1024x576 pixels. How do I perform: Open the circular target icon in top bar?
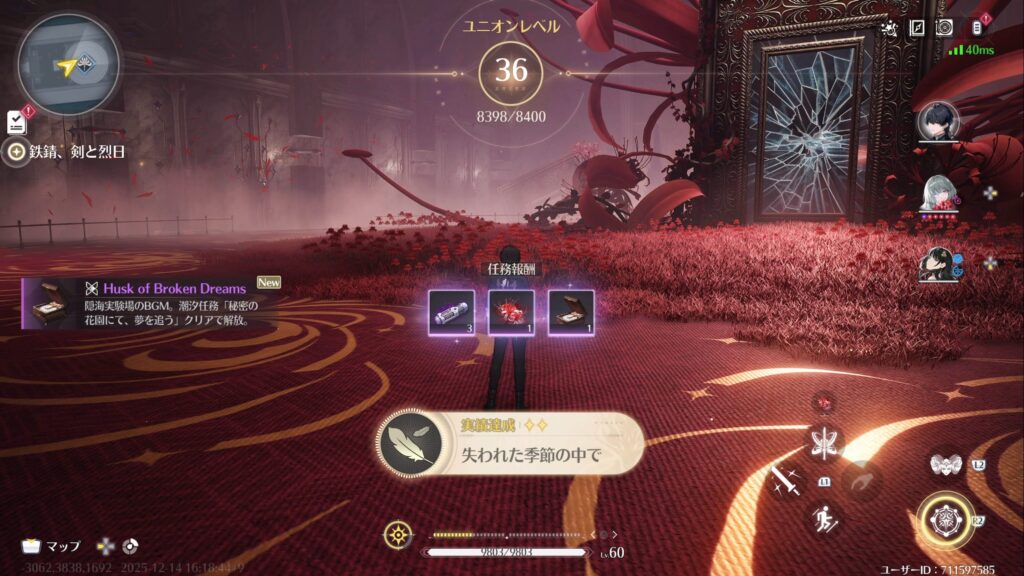(x=944, y=28)
